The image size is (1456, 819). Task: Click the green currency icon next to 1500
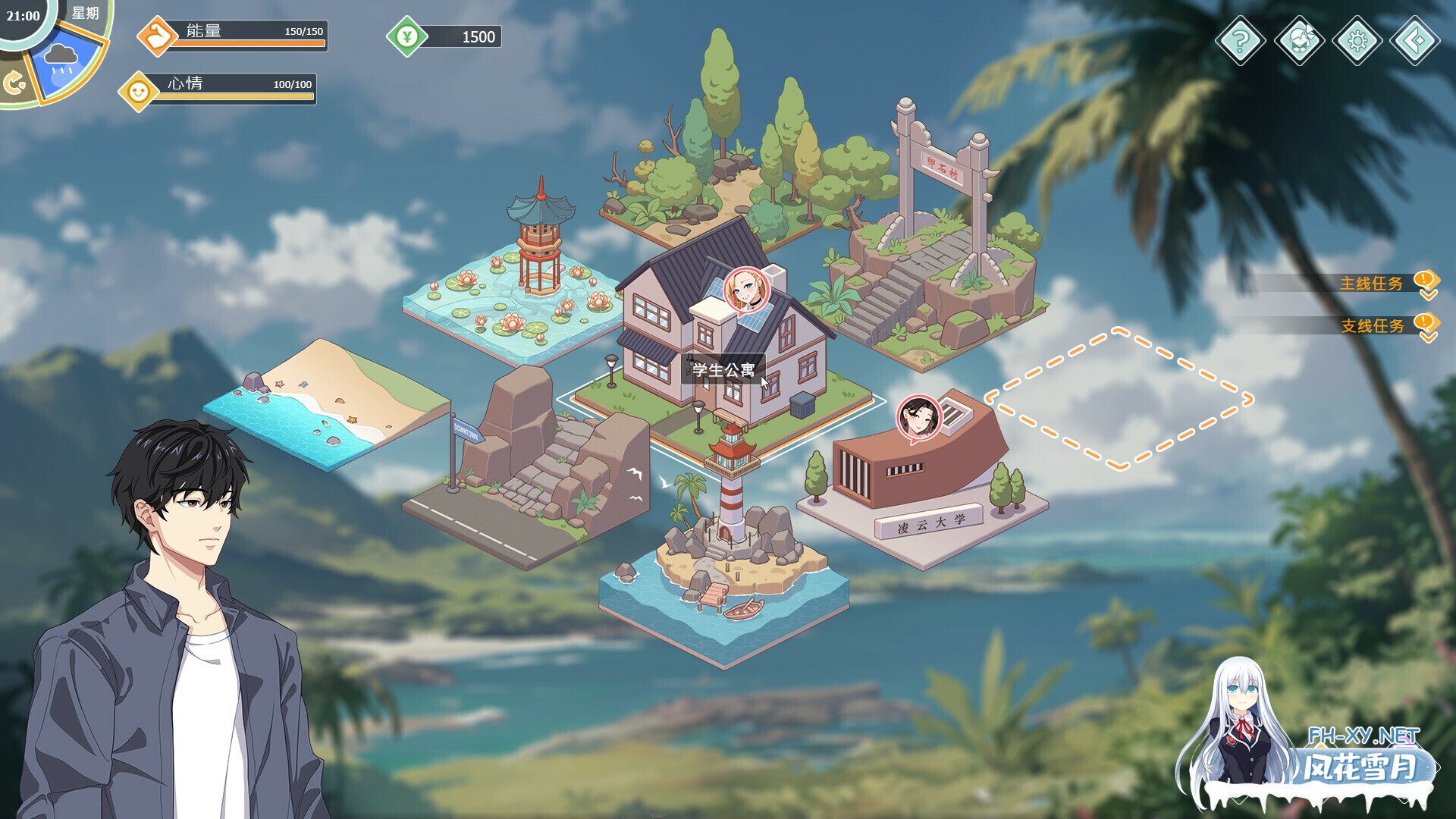coord(406,35)
